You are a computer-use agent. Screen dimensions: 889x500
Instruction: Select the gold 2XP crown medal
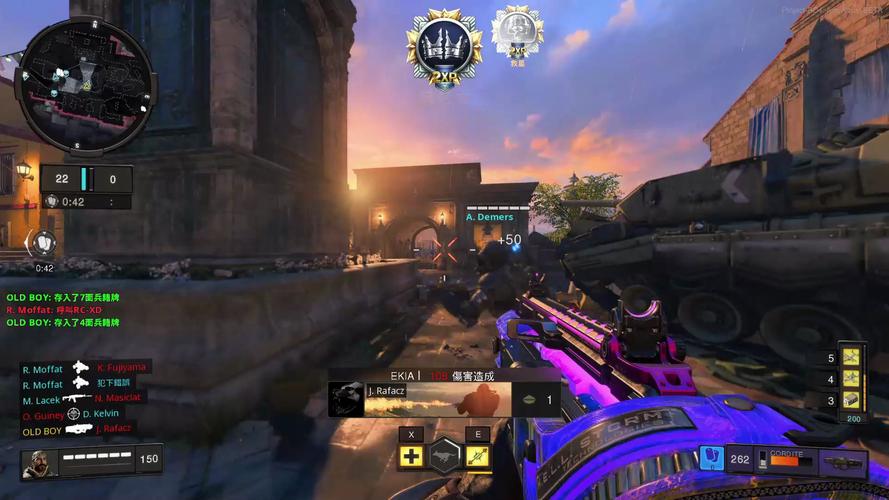pyautogui.click(x=444, y=46)
